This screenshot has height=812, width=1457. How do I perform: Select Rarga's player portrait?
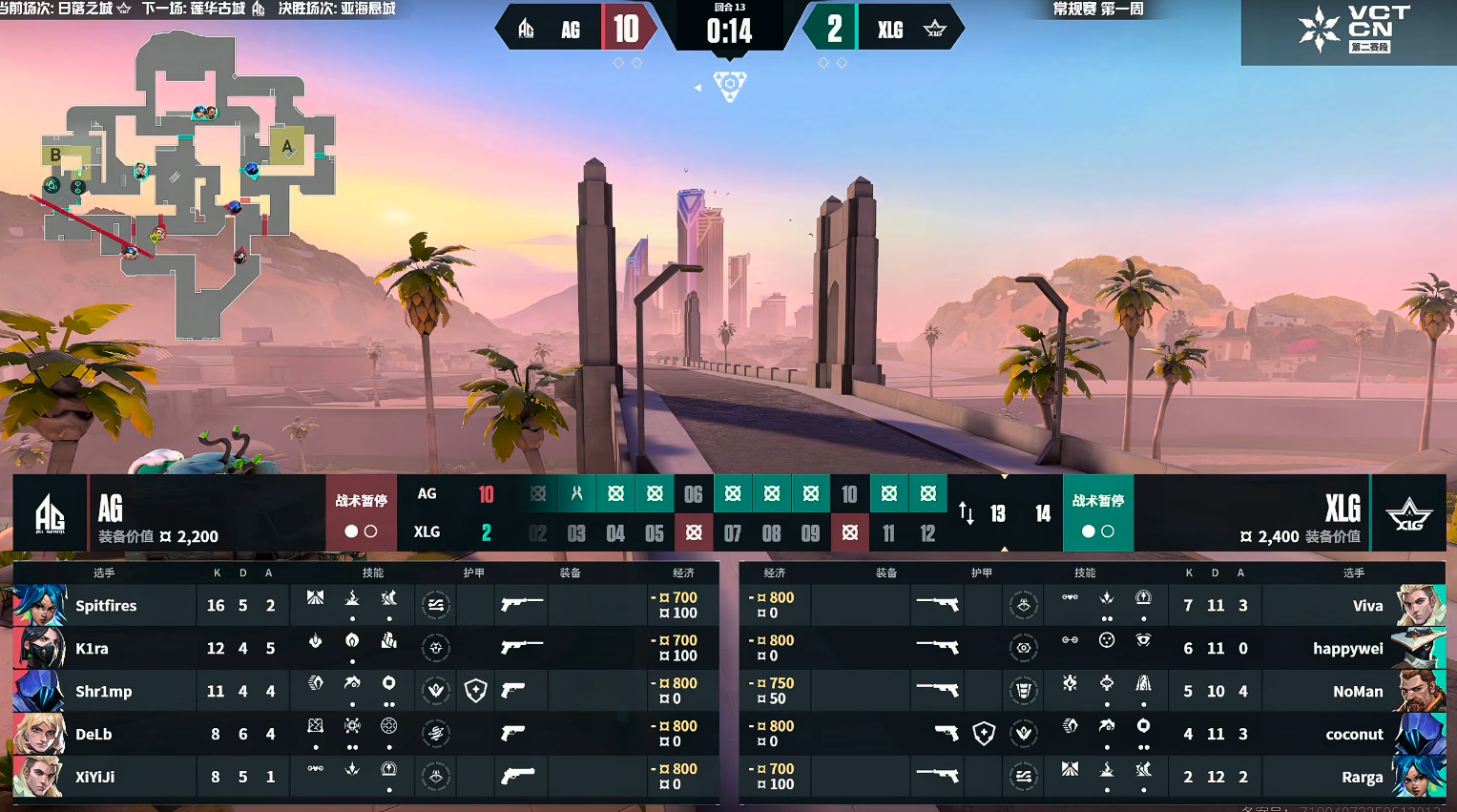coord(1420,777)
